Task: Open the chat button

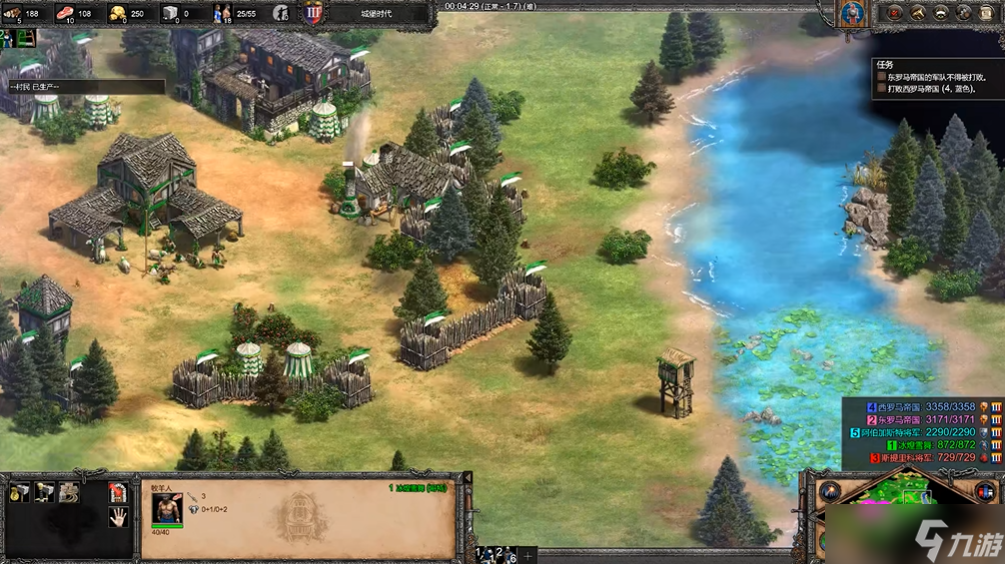Action: tap(965, 13)
